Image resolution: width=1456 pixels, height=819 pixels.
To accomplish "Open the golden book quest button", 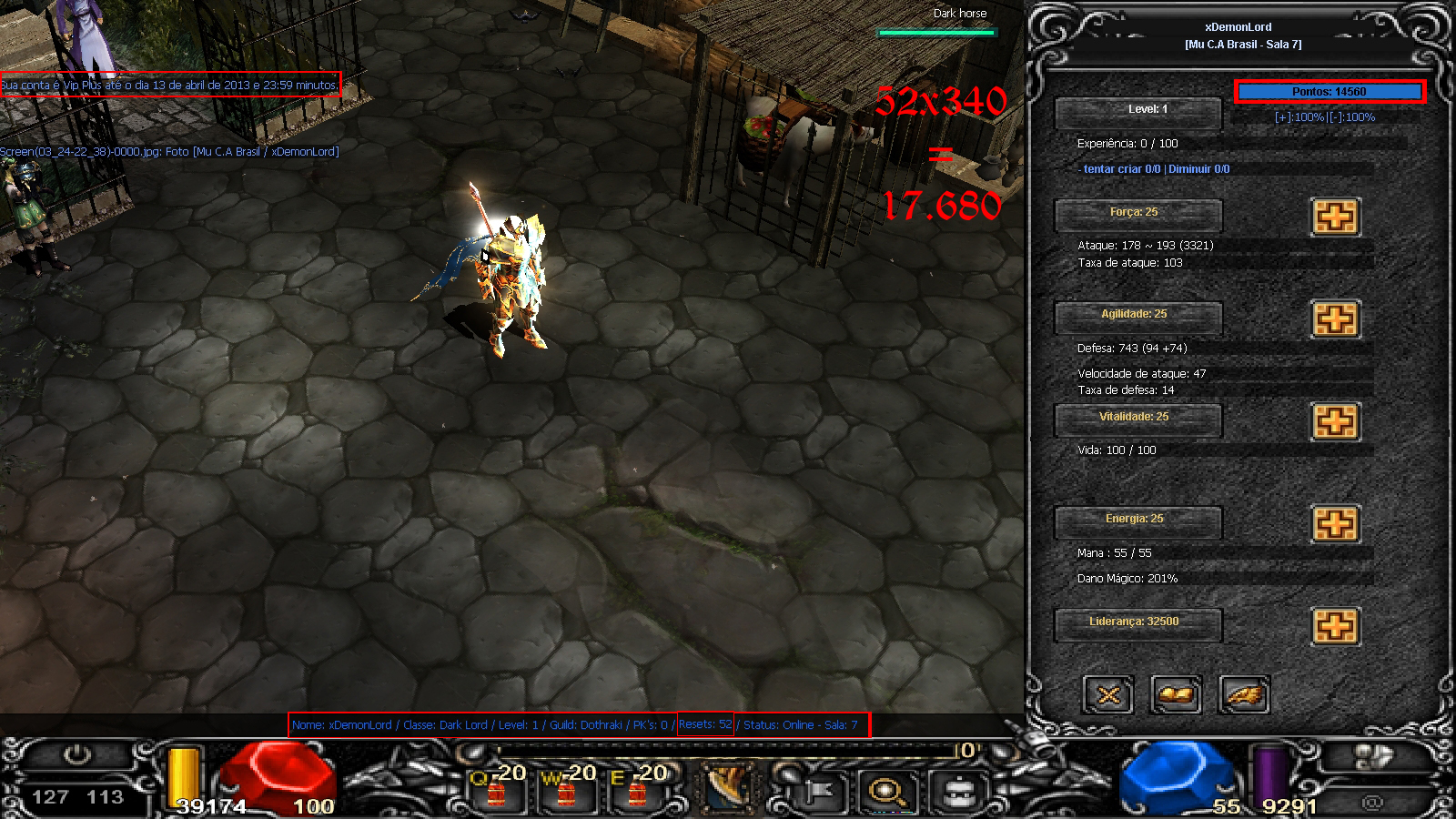I will point(1176,696).
